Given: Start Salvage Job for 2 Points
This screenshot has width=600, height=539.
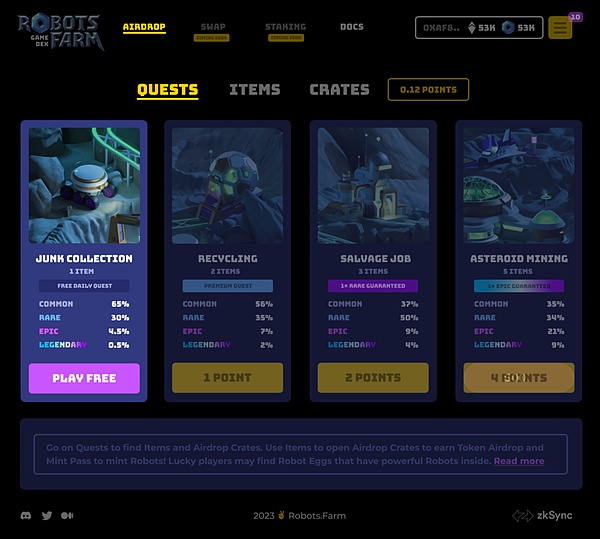Looking at the screenshot, I should click(373, 378).
